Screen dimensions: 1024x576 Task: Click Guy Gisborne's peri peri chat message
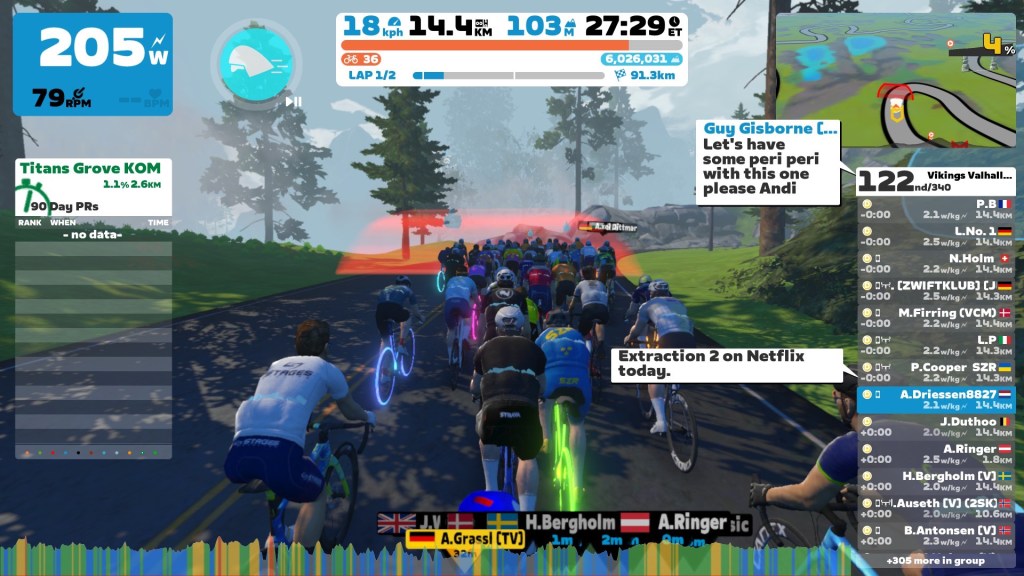768,161
